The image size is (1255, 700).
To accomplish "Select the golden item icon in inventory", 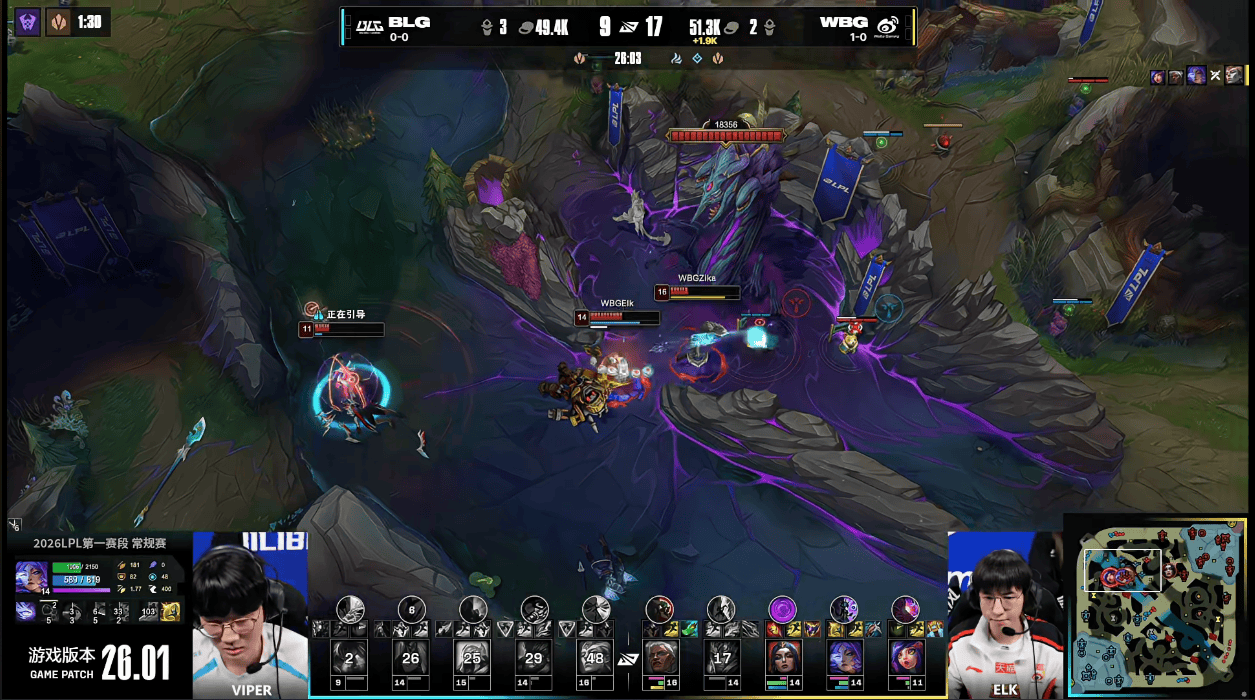I will click(170, 611).
